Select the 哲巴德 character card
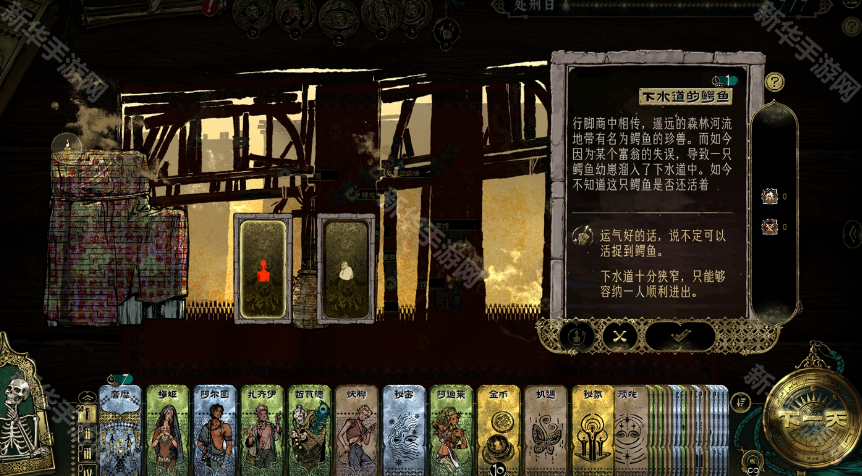Screen dimensions: 862x476 (309, 430)
